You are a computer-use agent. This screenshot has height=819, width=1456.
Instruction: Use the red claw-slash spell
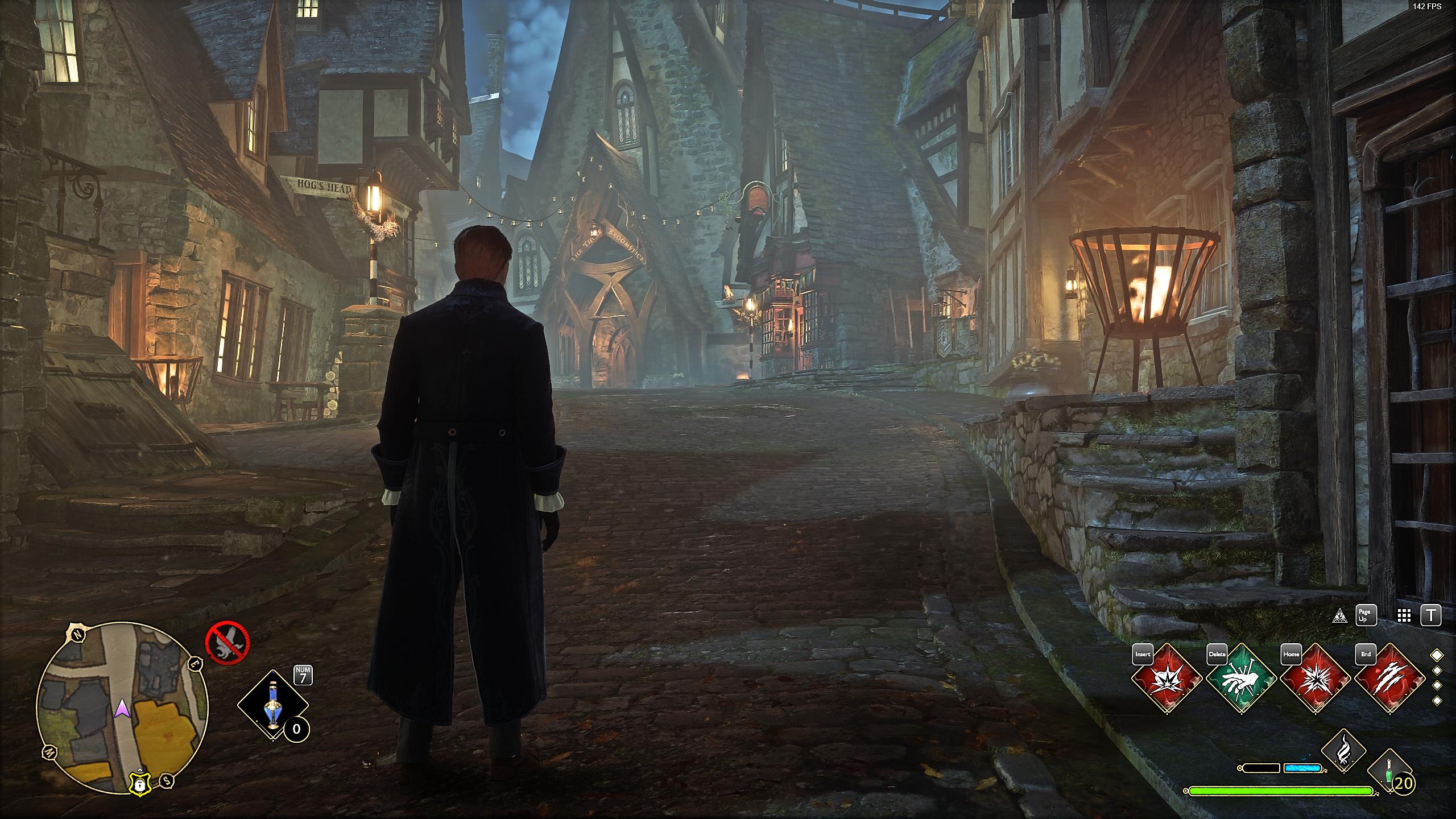pyautogui.click(x=1389, y=679)
